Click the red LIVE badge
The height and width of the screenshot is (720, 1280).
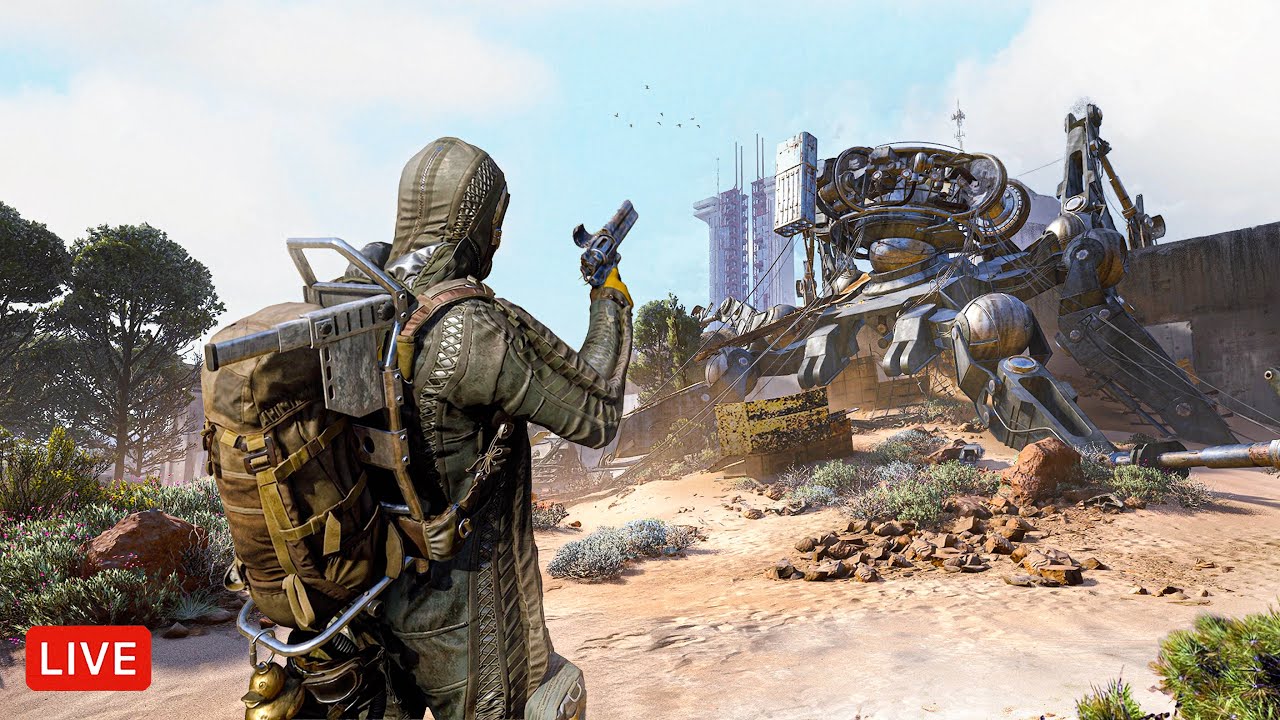[88, 658]
